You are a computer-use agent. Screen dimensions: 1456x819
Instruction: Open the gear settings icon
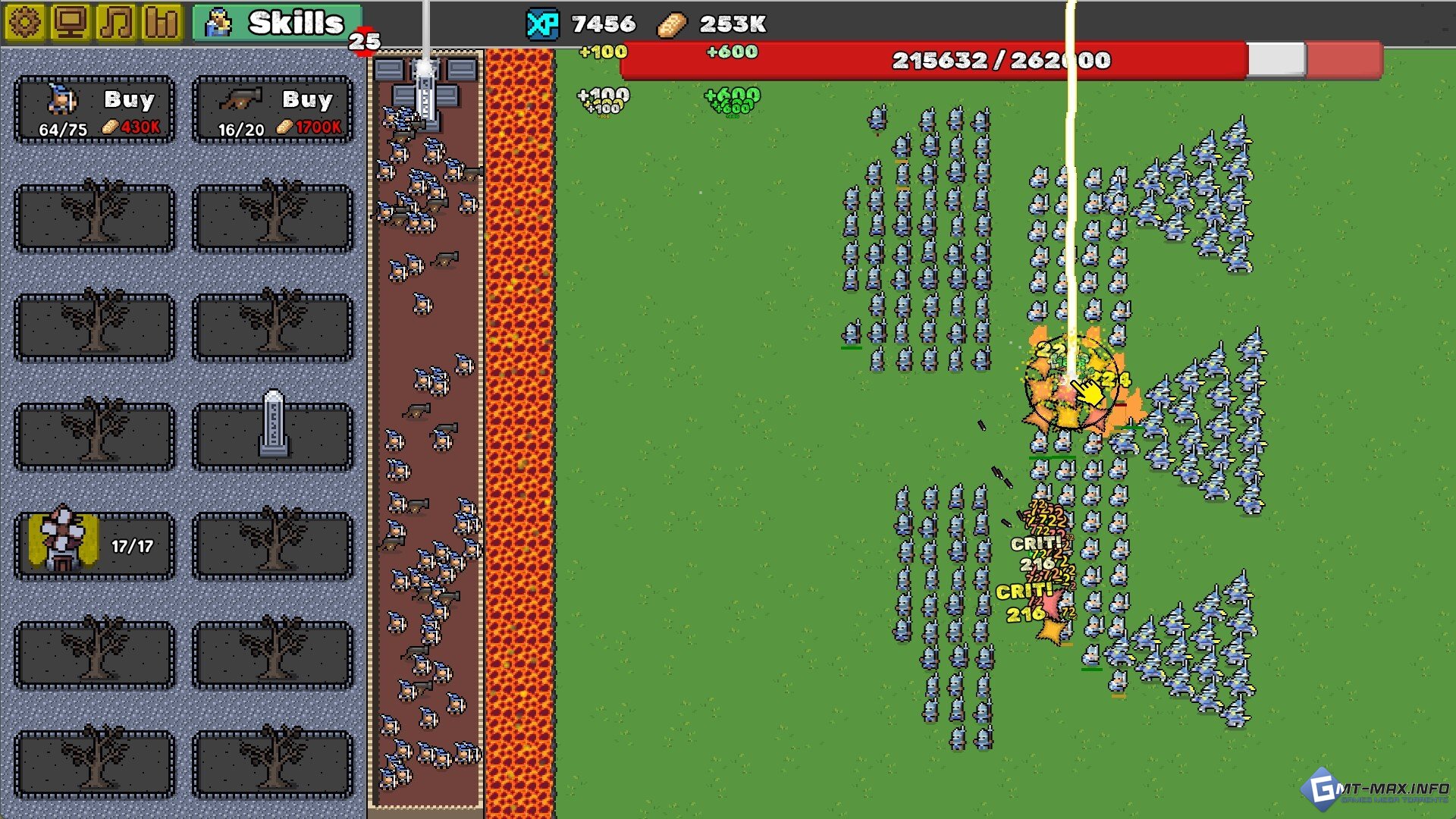click(x=25, y=23)
